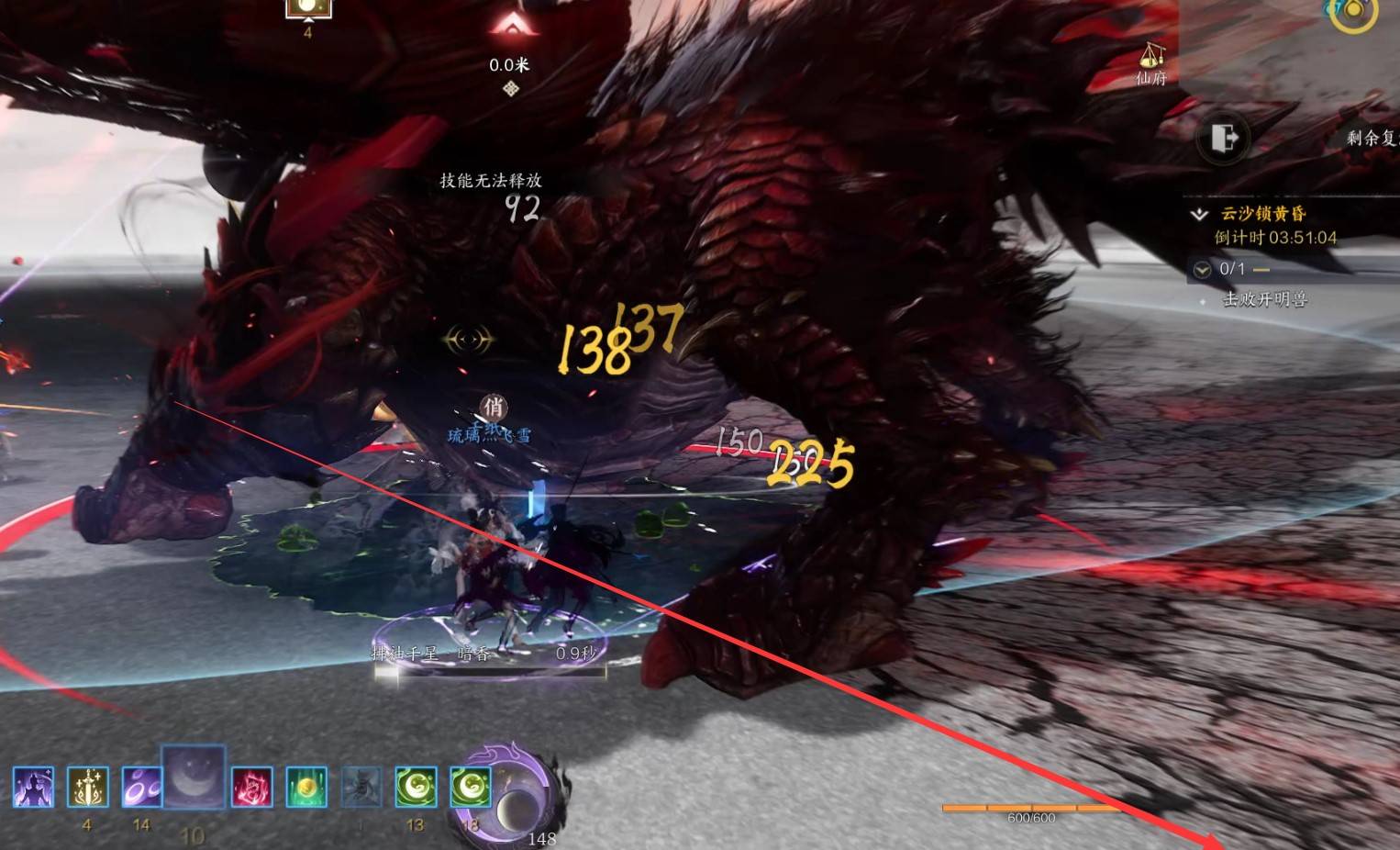Activate the purple silhouette figure skill
The image size is (1400, 850).
(33, 788)
